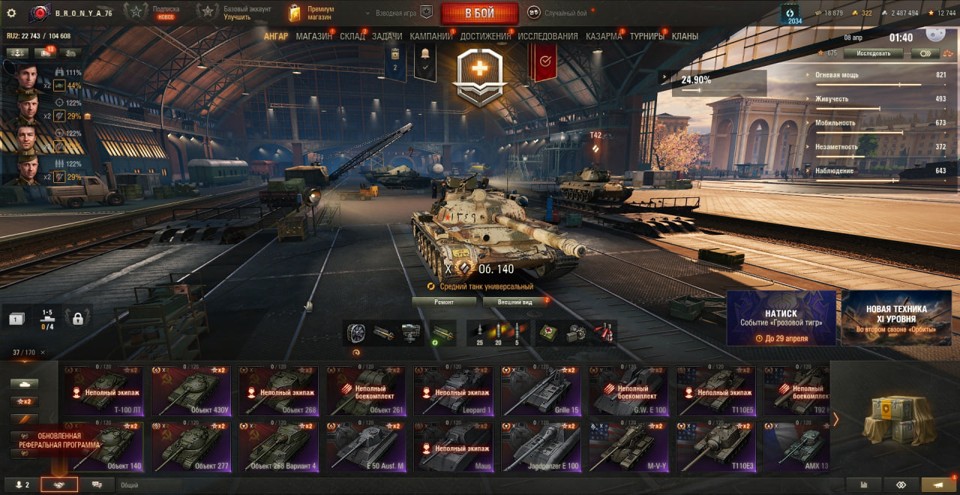960x495 pixels.
Task: Show the ДОСТИЖЕНИЯ tab
Action: pos(486,36)
